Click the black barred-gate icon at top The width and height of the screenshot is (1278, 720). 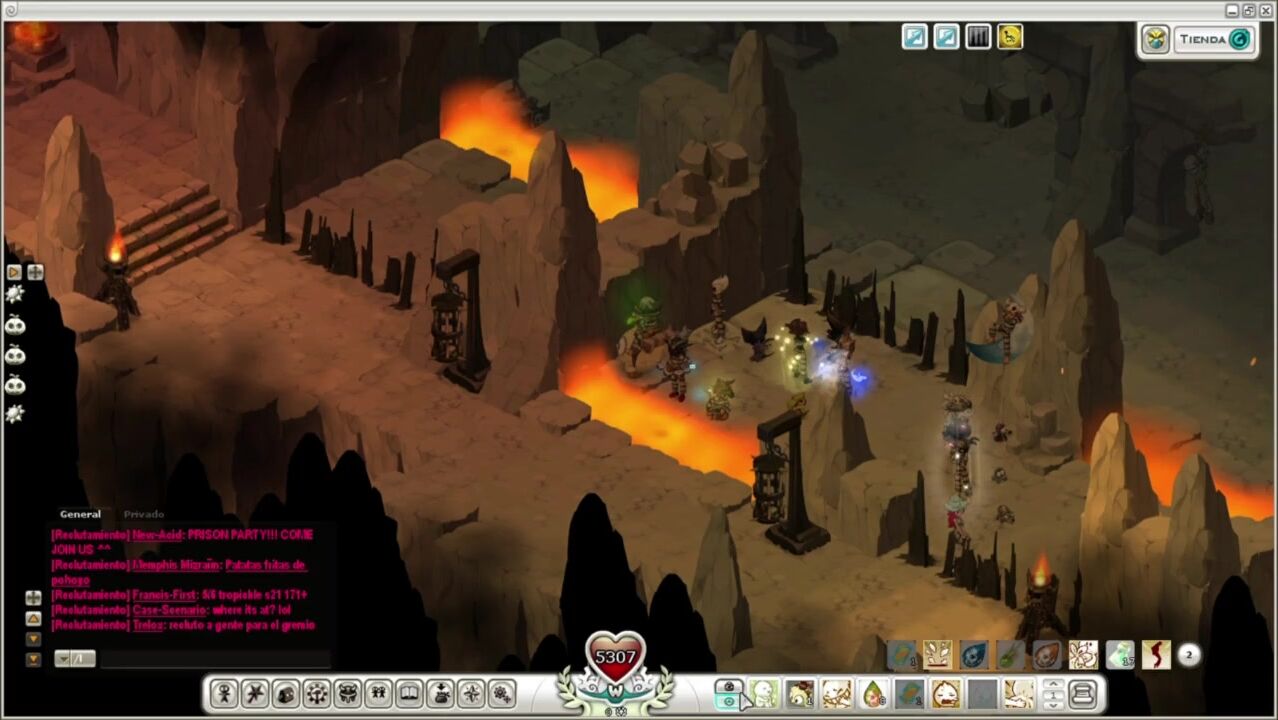(x=978, y=38)
